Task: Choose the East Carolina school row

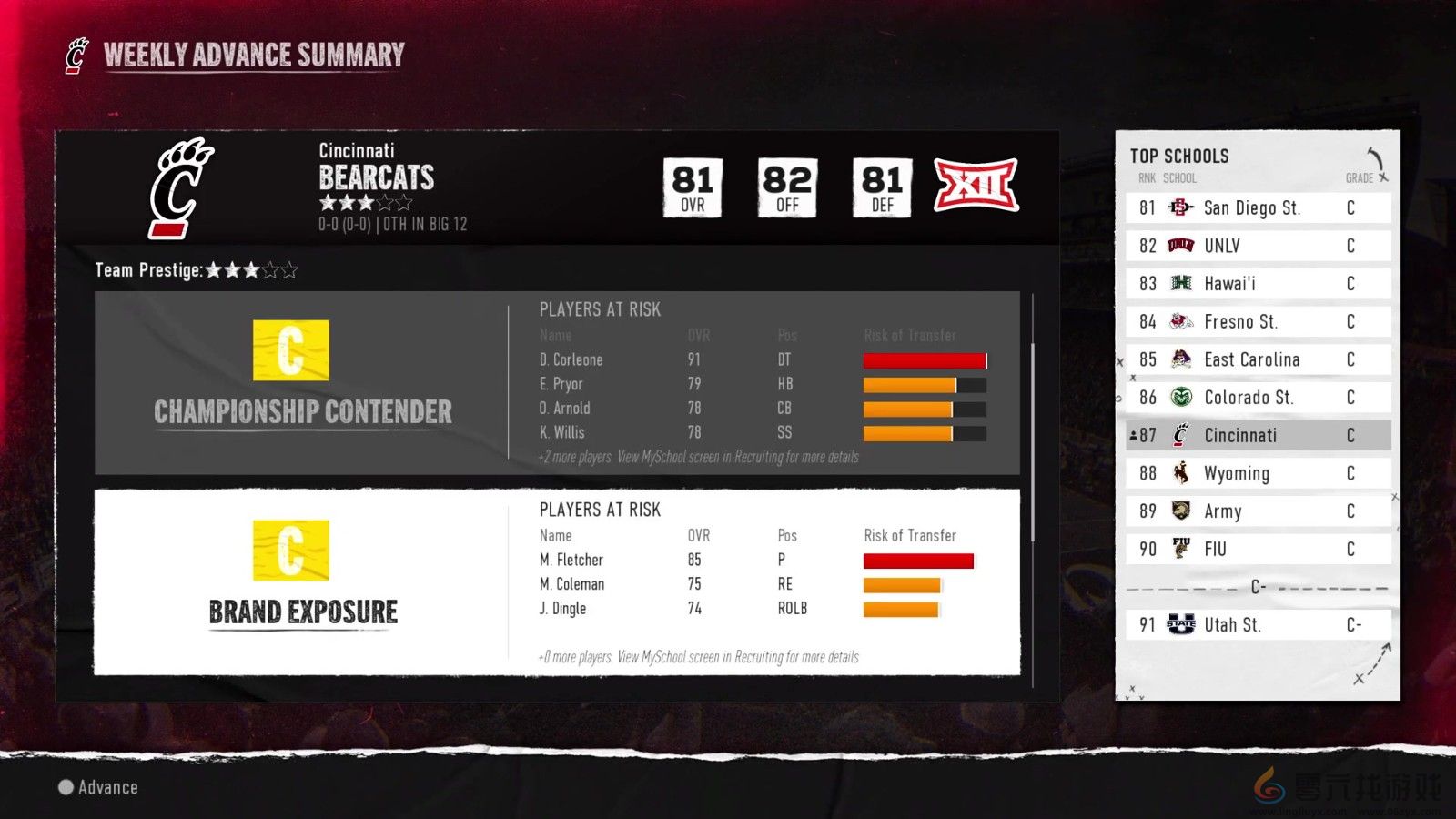Action: pyautogui.click(x=1258, y=359)
